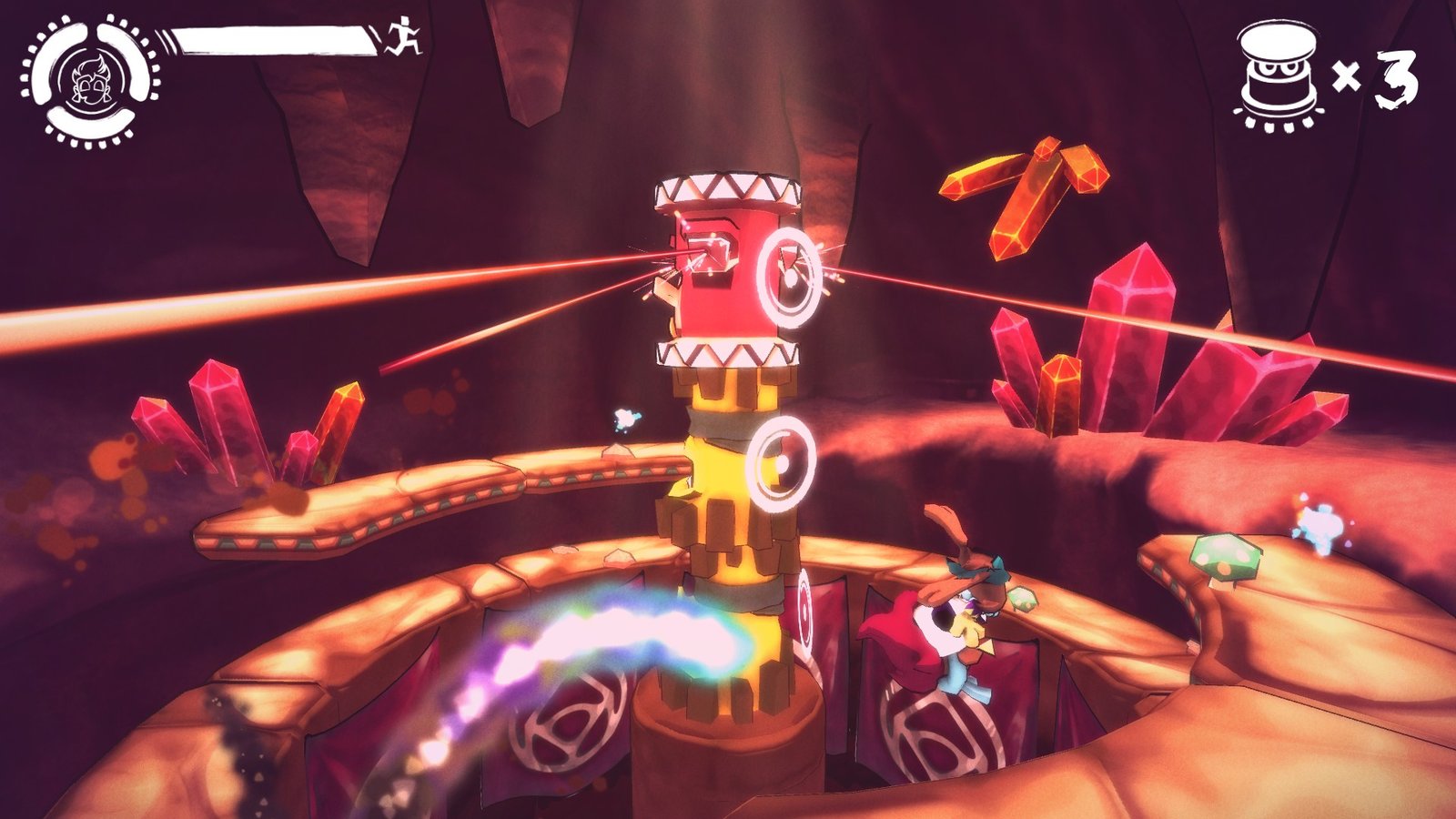Click the running figure sprint icon

coord(404,37)
